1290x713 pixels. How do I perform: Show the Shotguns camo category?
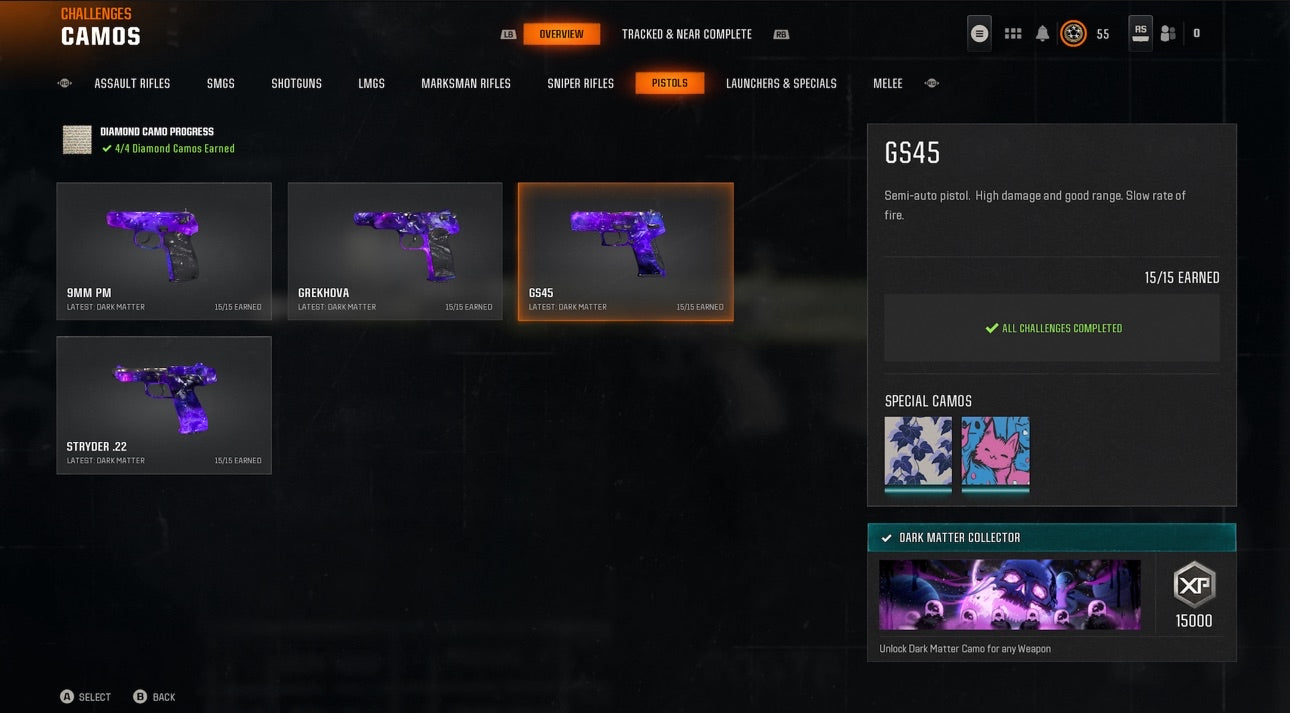tap(296, 83)
